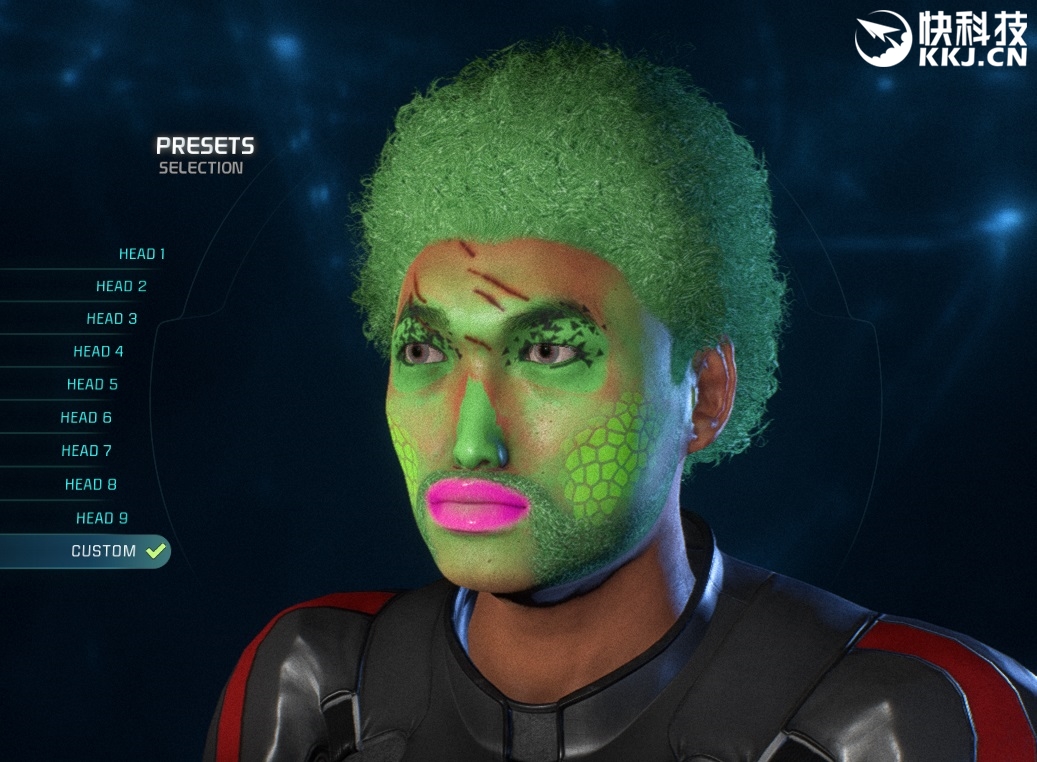Choose the Head 2 preset
This screenshot has width=1037, height=762.
tap(121, 286)
